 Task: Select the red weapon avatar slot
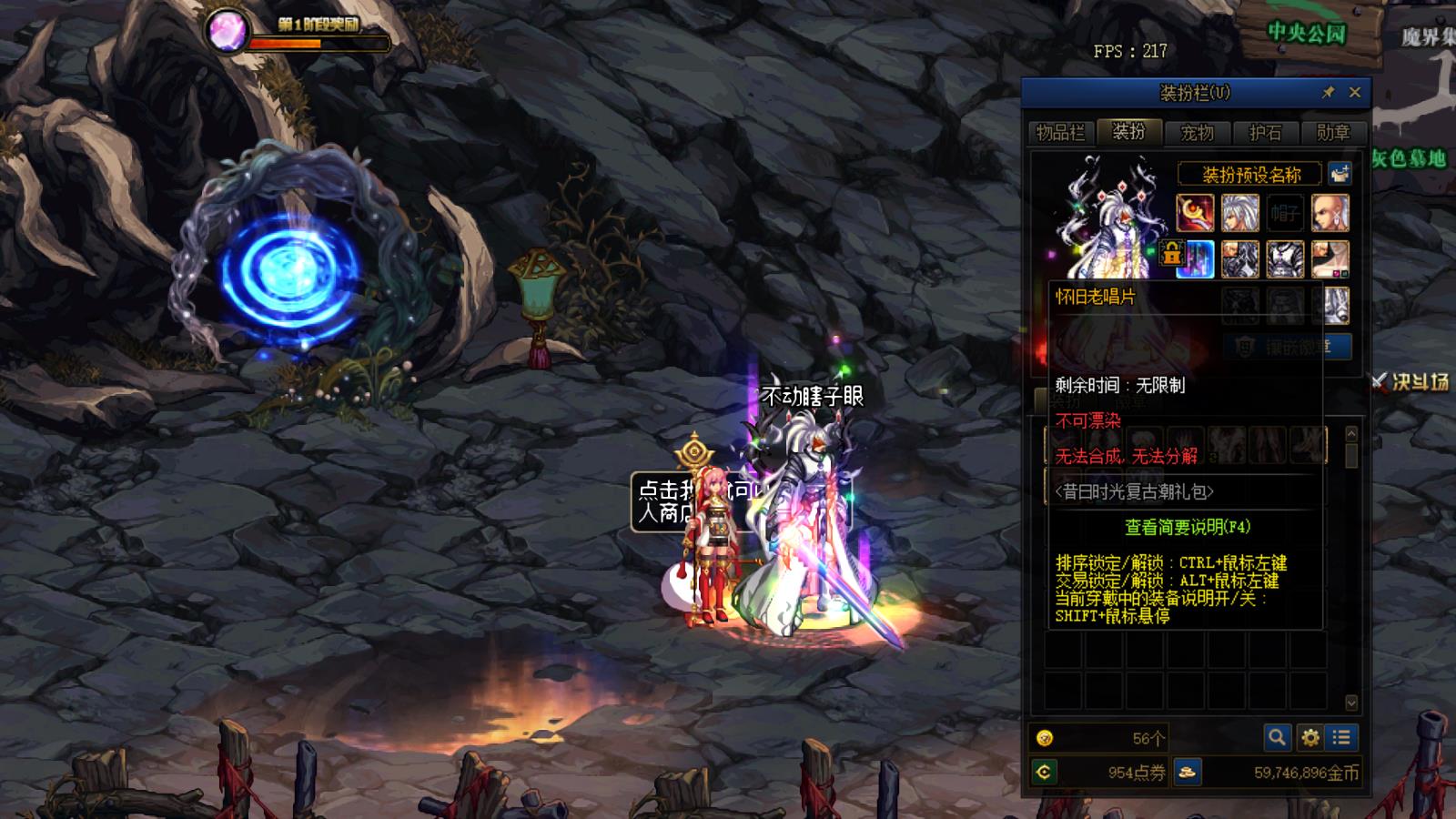coord(1195,213)
